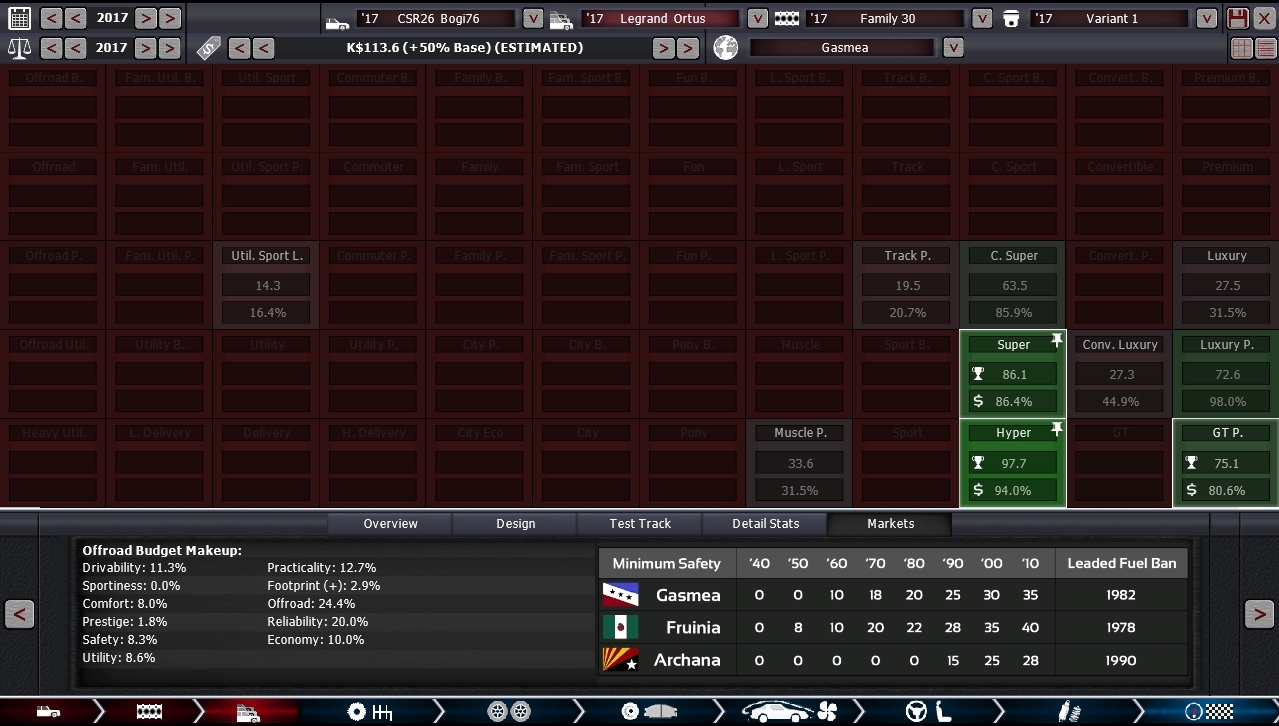
Task: Go to the next info panel page
Action: pos(1259,614)
